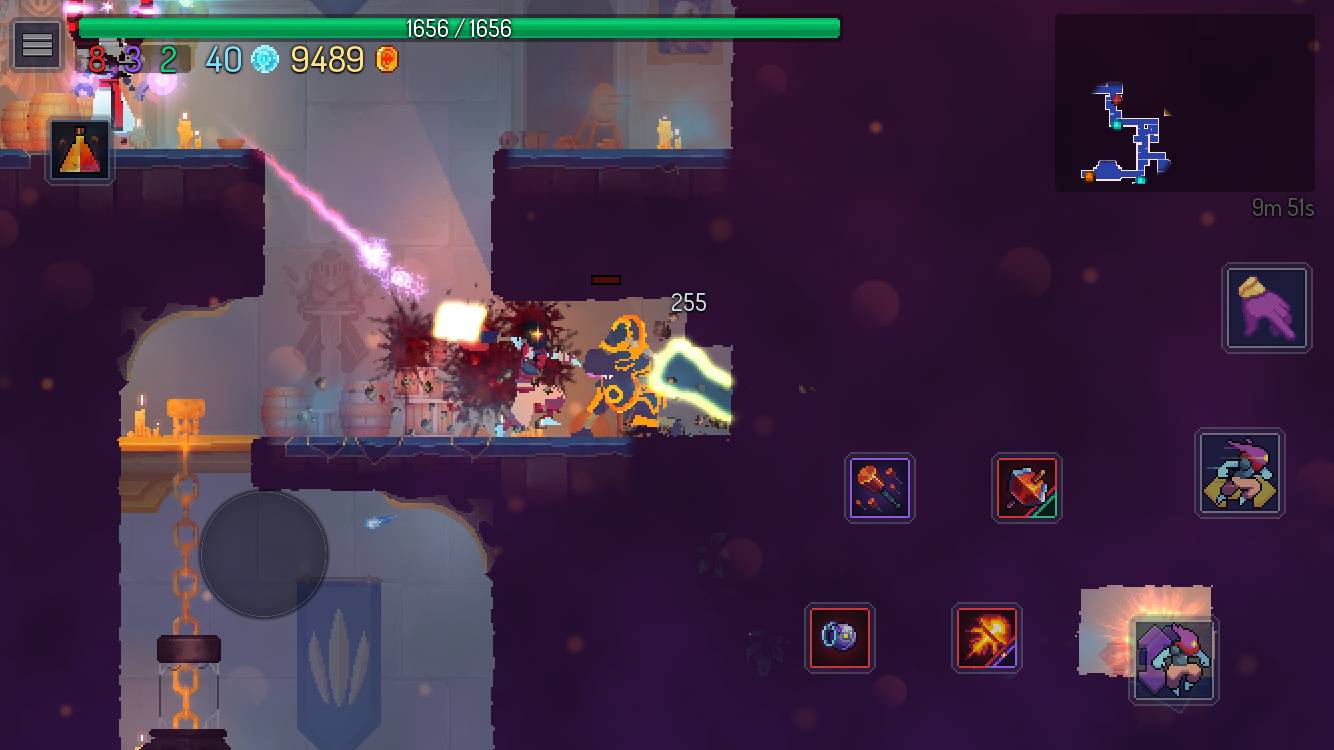Attack using the torch weapon icon
This screenshot has height=750, width=1334.
(880, 488)
